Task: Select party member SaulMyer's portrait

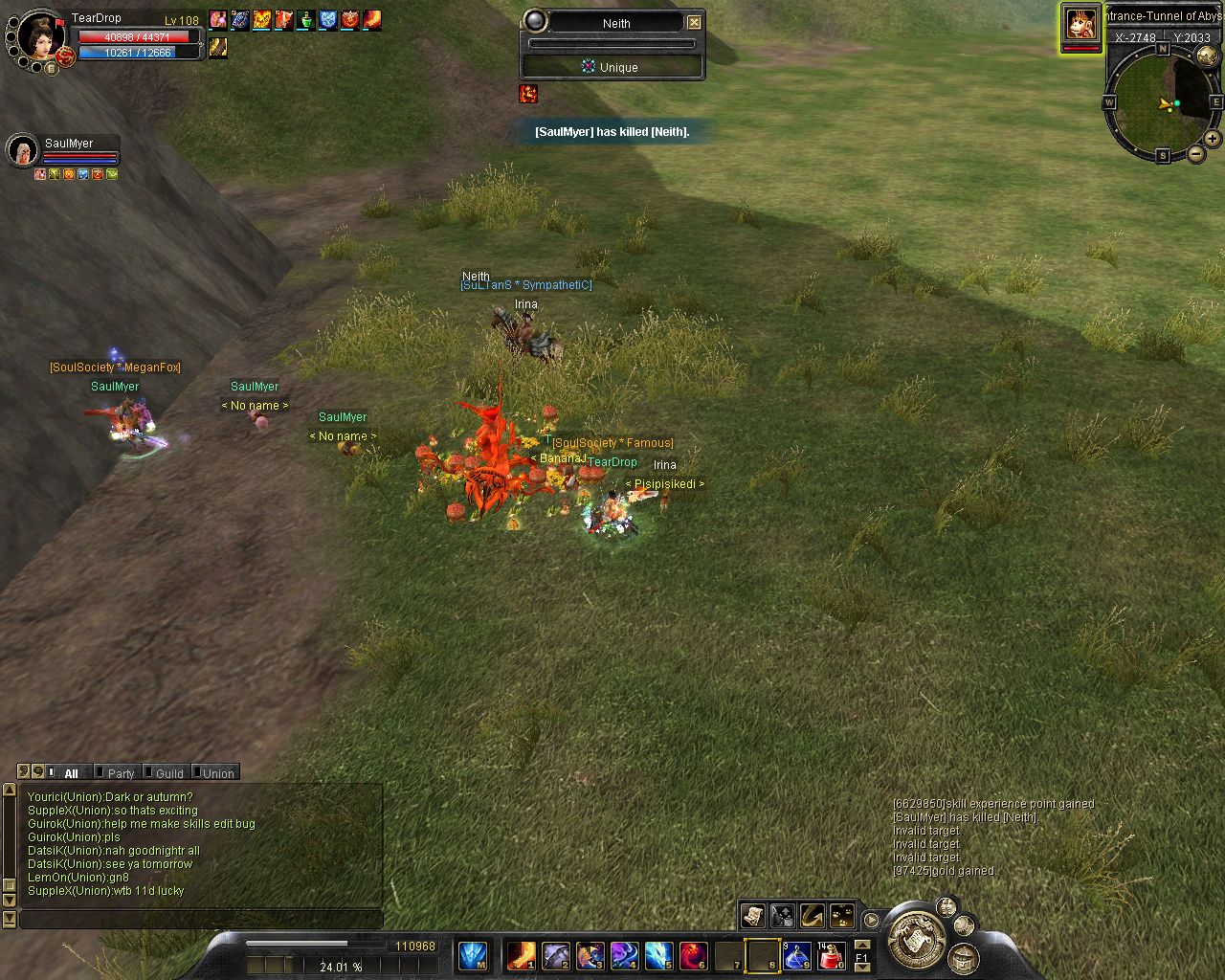Action: (22, 150)
